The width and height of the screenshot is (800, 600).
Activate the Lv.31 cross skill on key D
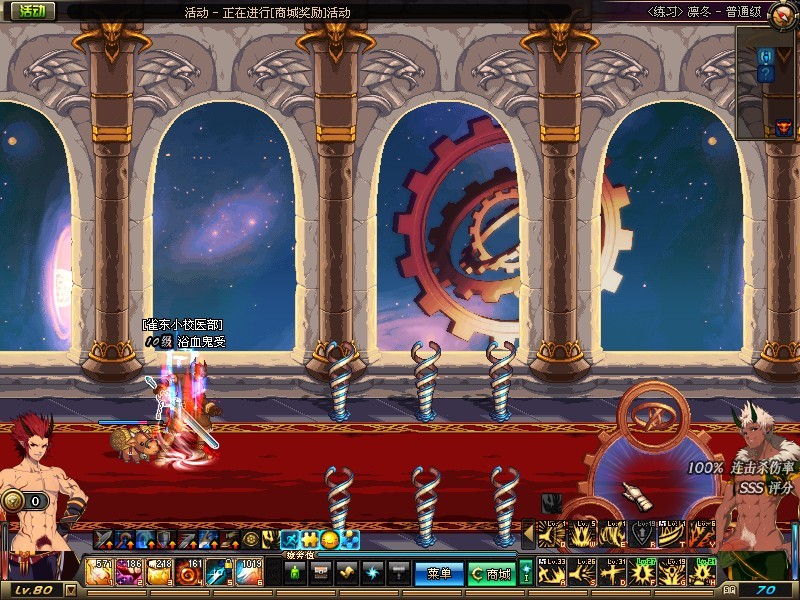point(614,573)
